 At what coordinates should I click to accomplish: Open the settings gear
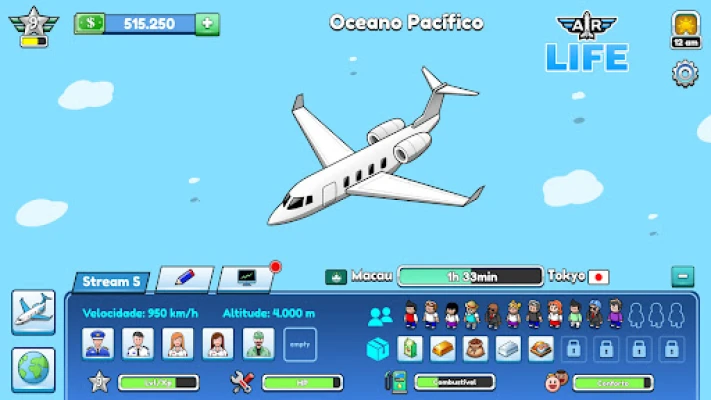point(685,73)
